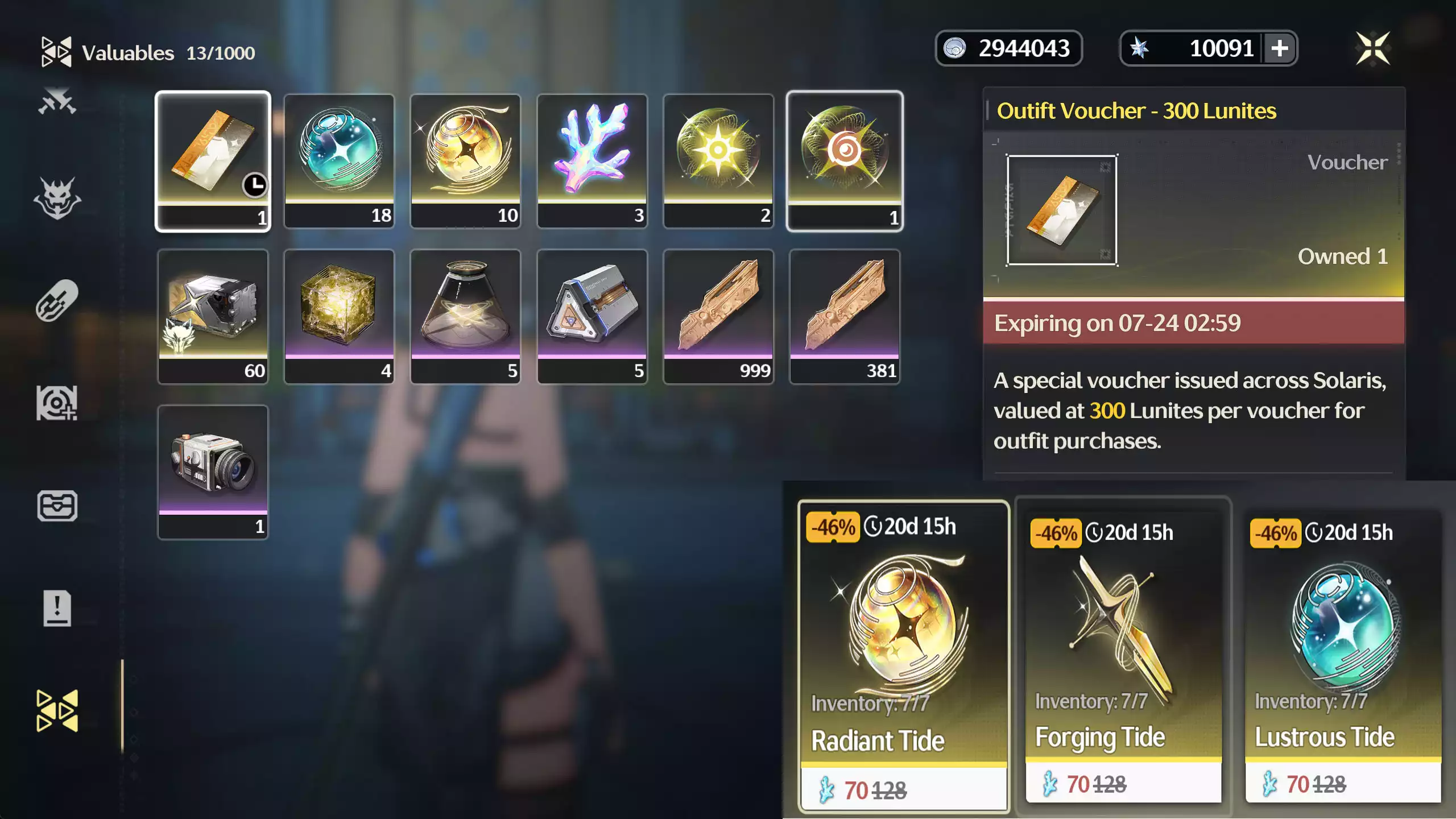Choose the iridescent coral item slot

click(x=592, y=161)
